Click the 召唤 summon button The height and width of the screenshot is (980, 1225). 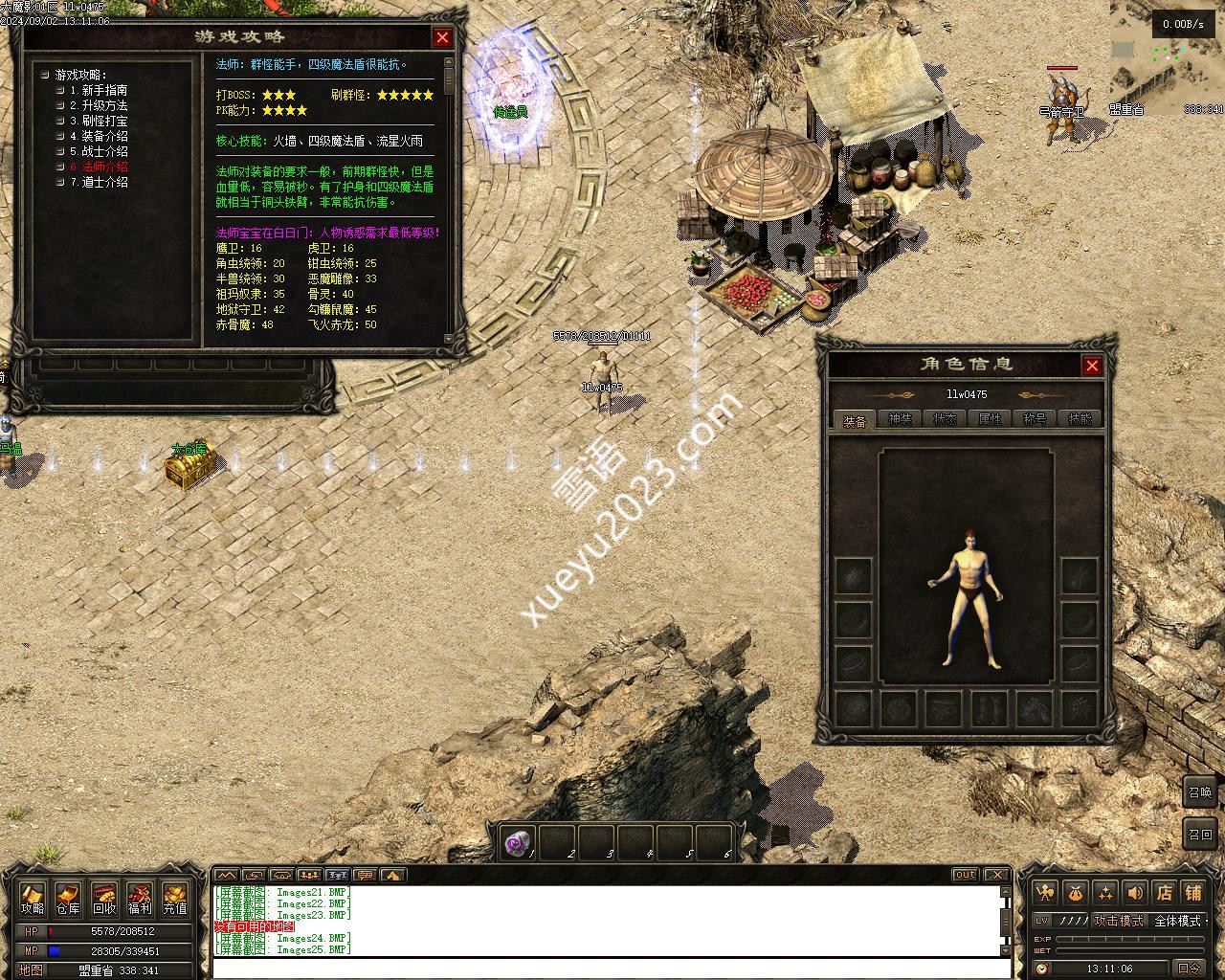pos(1200,791)
